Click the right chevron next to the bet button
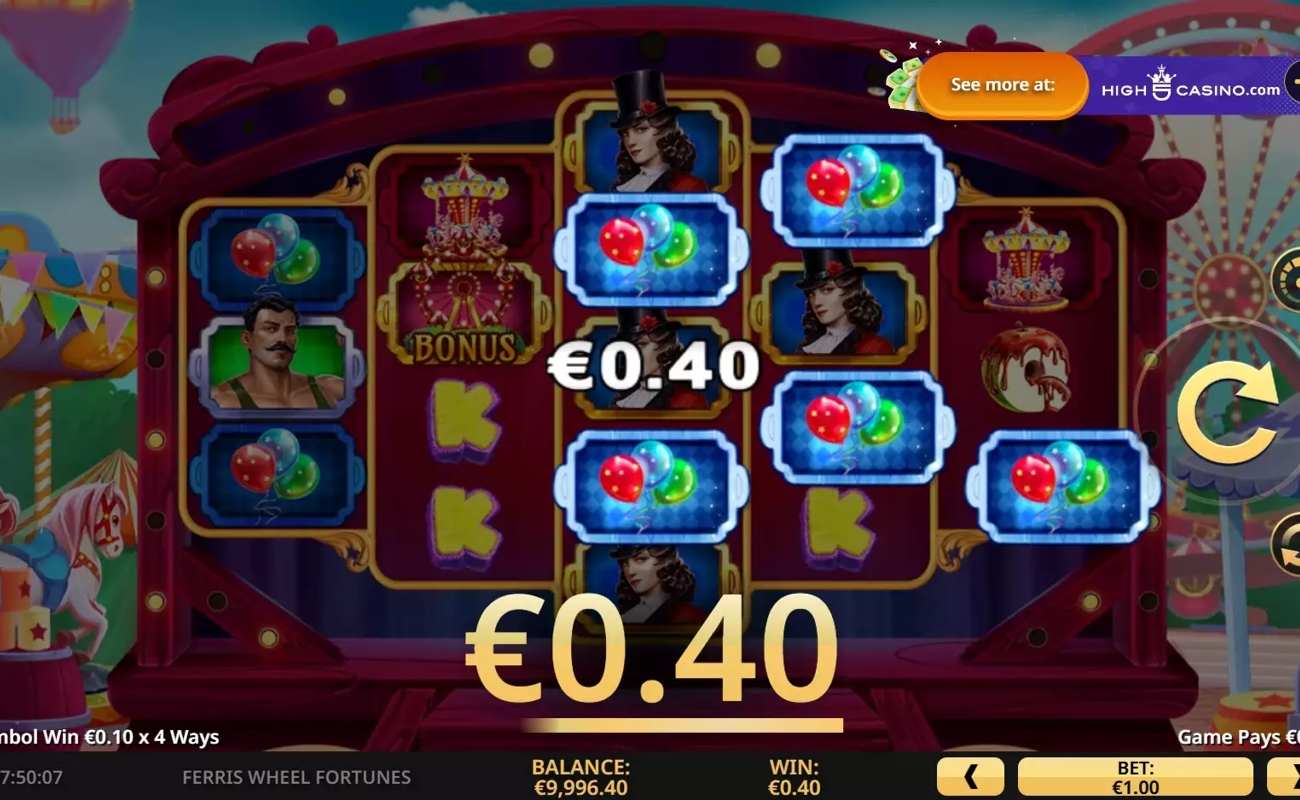 1293,775
